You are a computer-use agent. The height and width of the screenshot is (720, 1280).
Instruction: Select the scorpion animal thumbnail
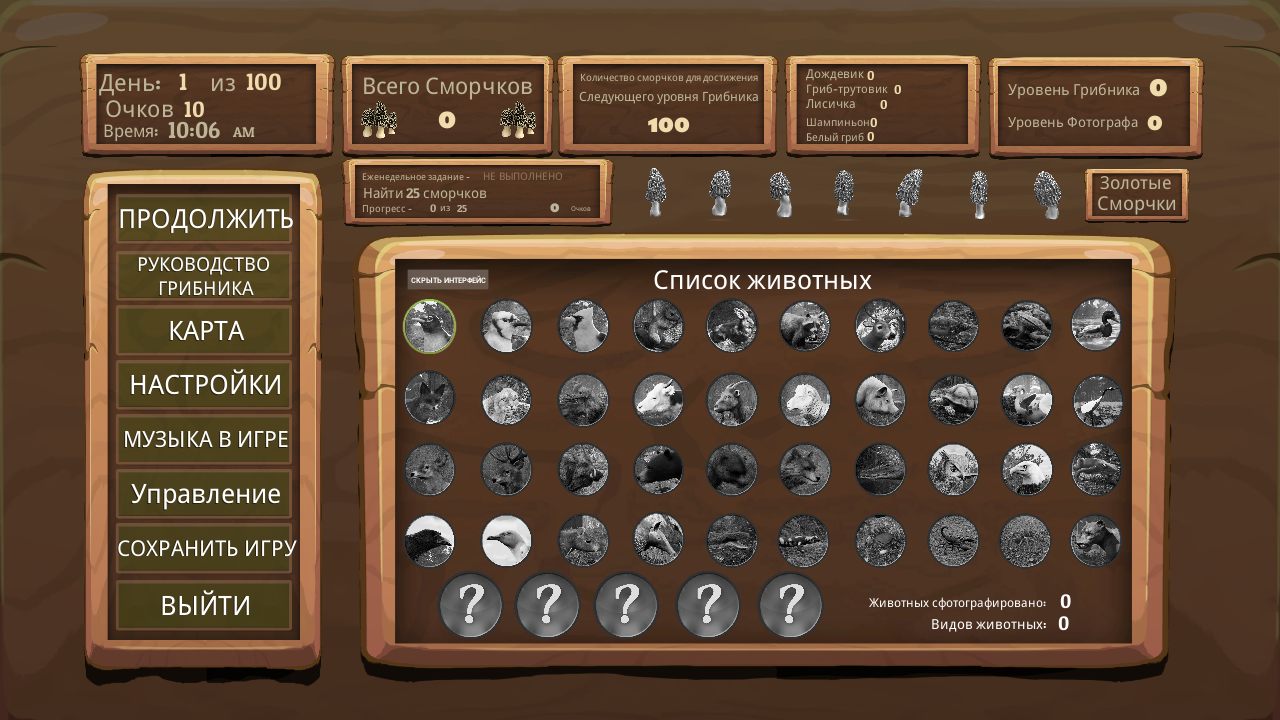coord(953,541)
